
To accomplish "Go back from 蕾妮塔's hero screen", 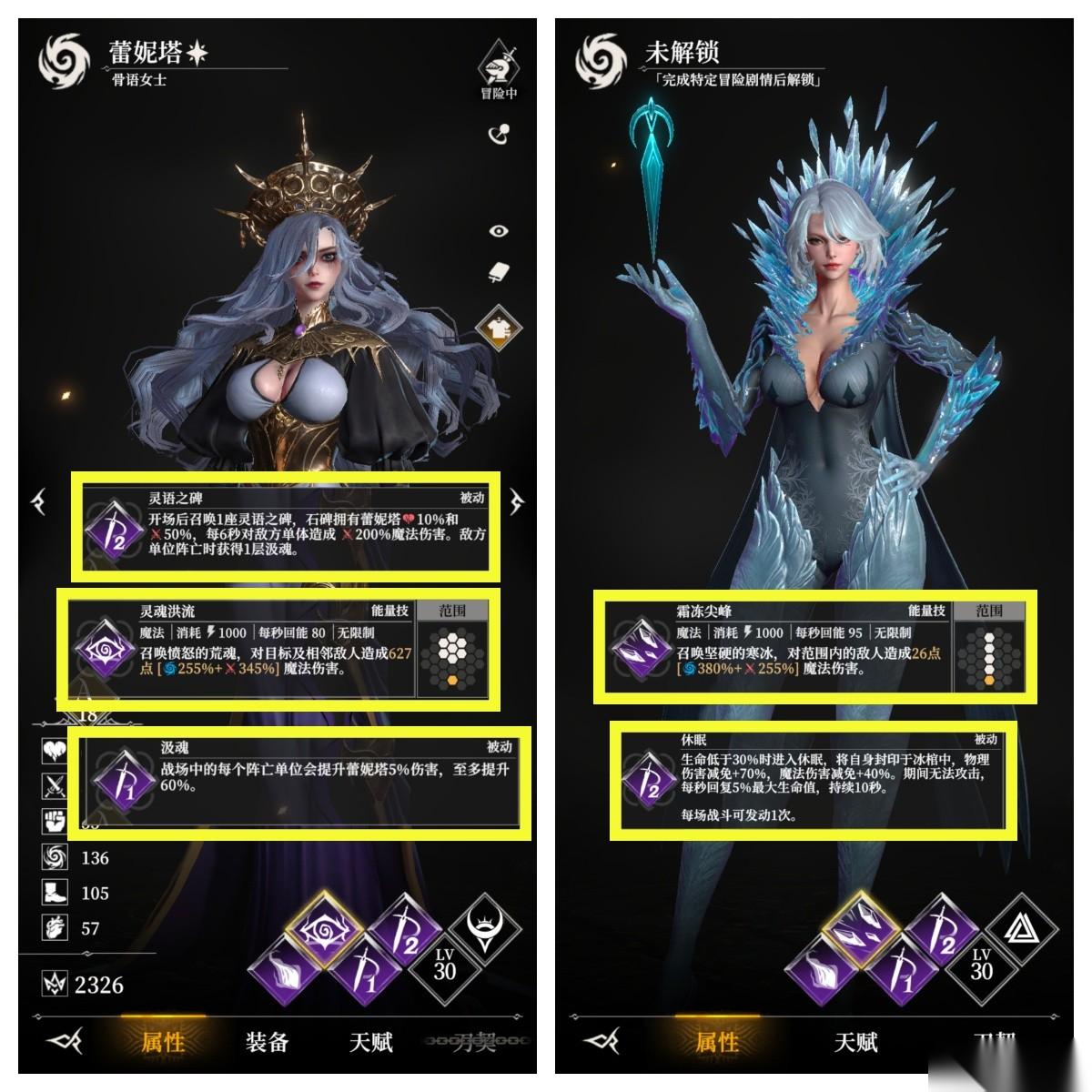I will [64, 1041].
